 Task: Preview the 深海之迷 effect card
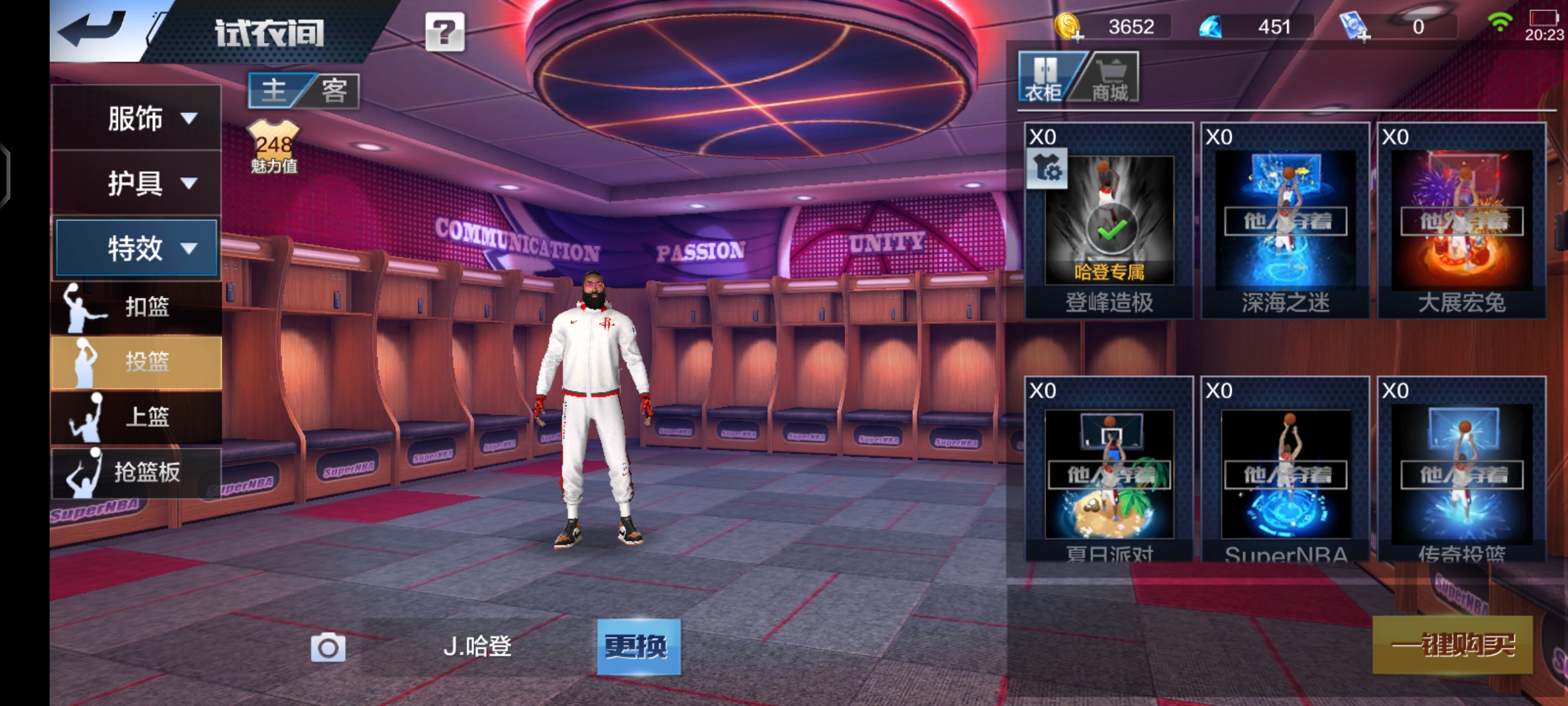tap(1285, 221)
